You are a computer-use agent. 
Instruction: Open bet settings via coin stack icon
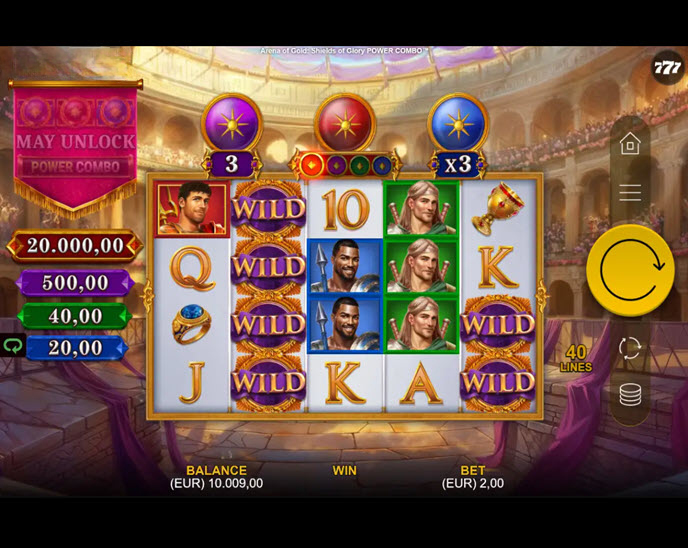click(x=630, y=395)
